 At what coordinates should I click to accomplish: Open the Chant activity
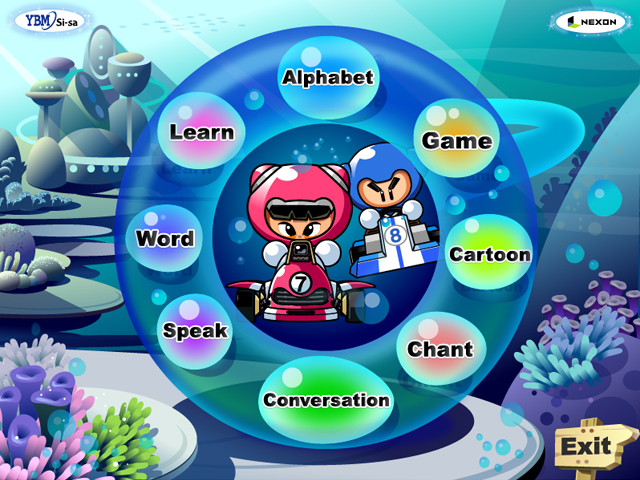coord(440,349)
